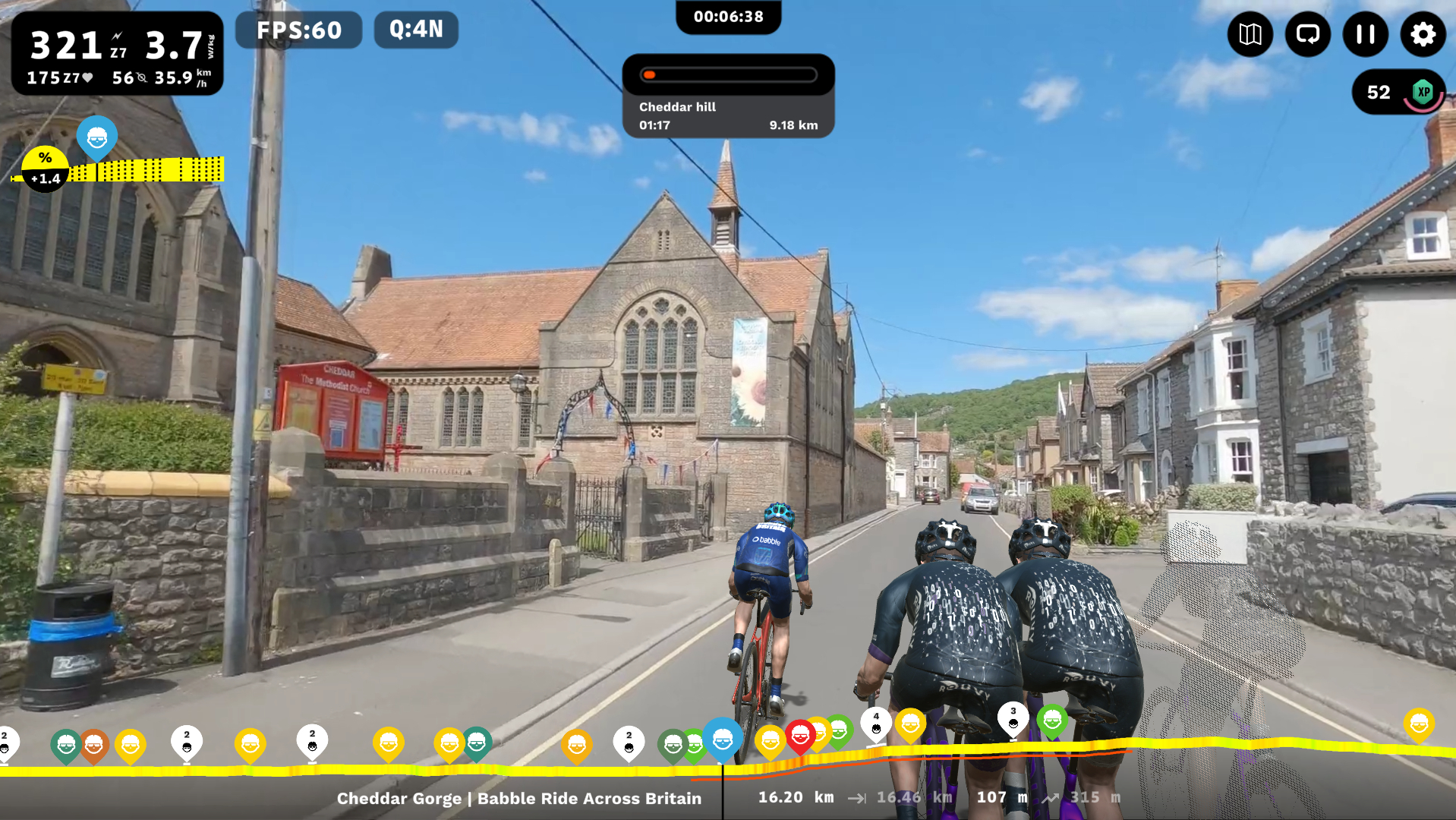Select the Cheddar hill segment panel
The height and width of the screenshot is (820, 1456).
click(728, 96)
